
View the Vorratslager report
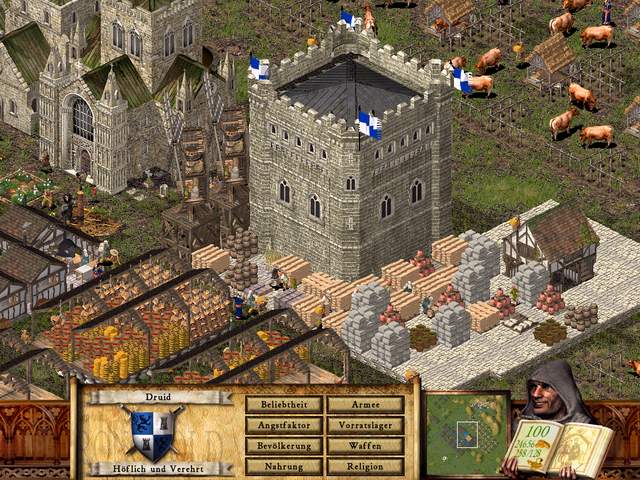pos(365,425)
